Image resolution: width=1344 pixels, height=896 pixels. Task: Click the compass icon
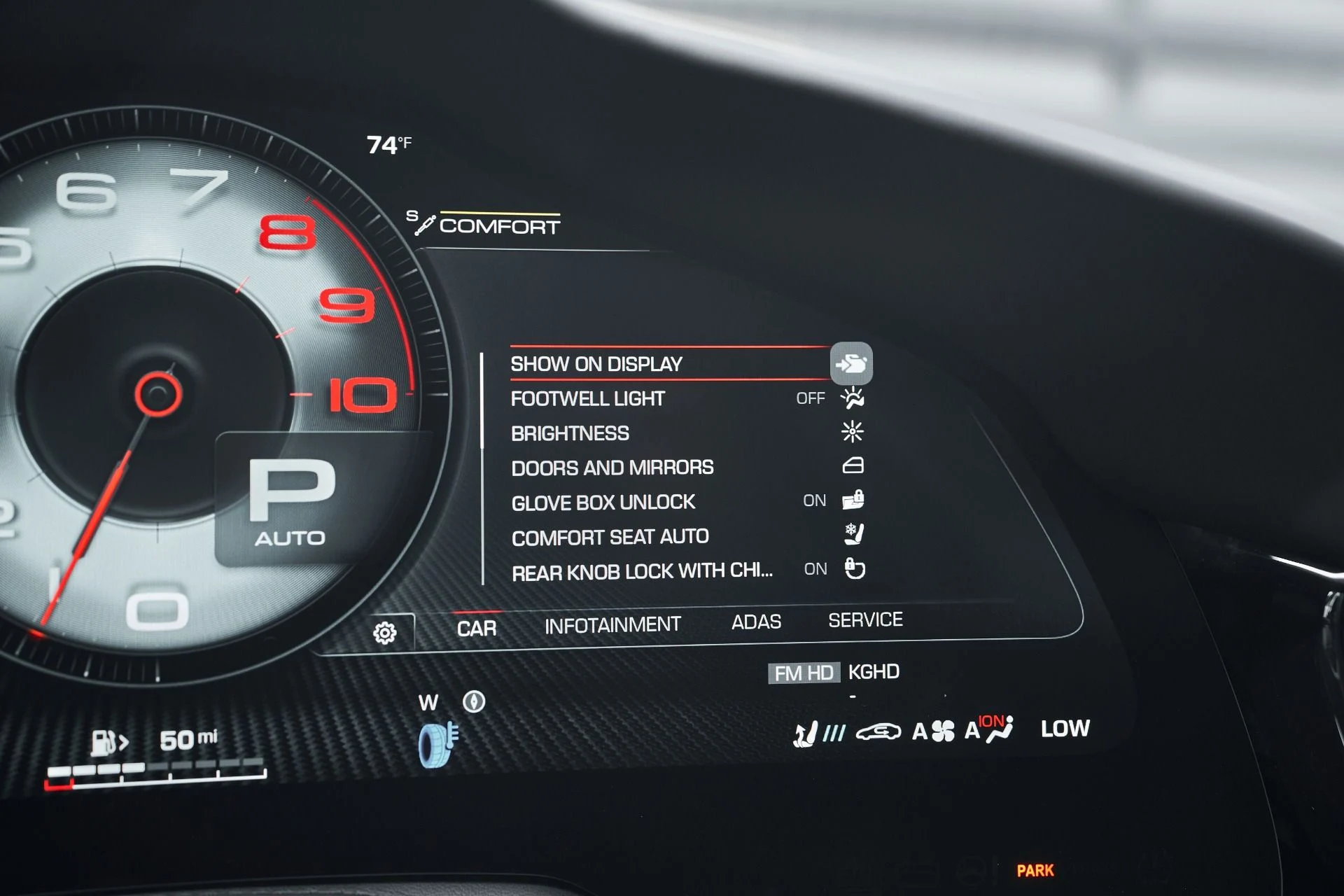pyautogui.click(x=474, y=701)
